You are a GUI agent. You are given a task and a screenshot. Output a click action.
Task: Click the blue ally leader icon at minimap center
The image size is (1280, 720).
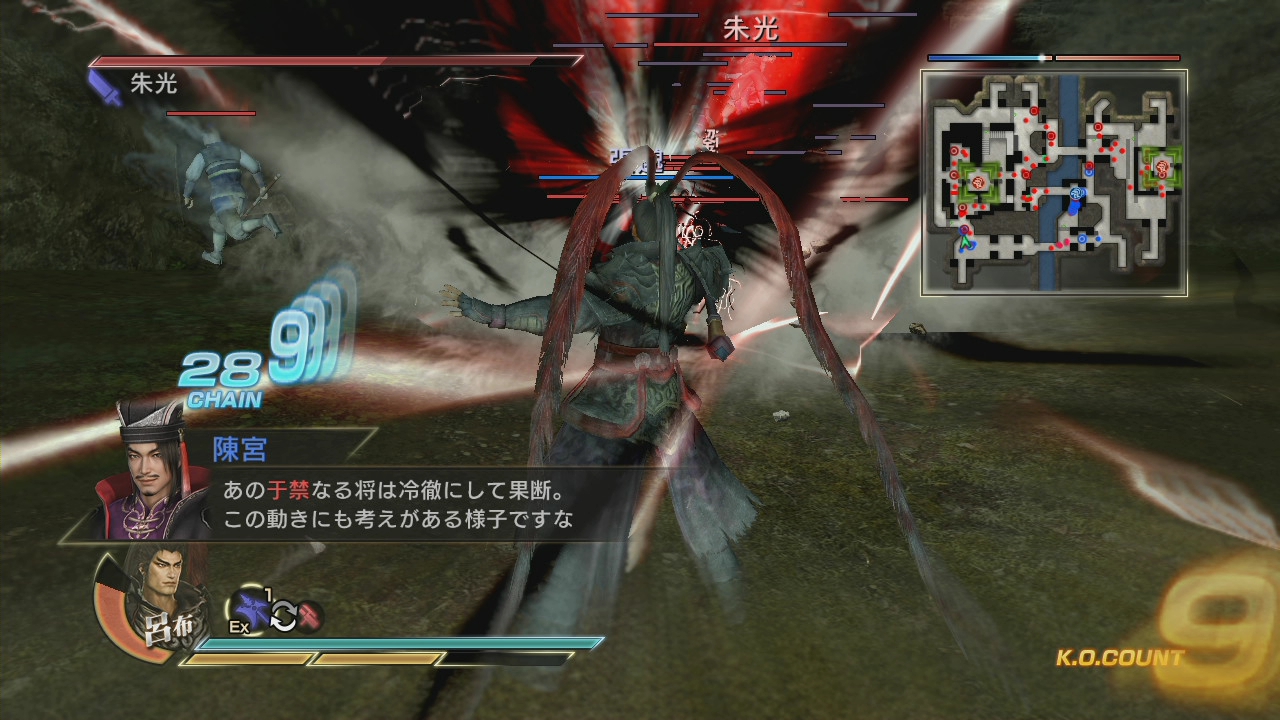pos(1076,193)
